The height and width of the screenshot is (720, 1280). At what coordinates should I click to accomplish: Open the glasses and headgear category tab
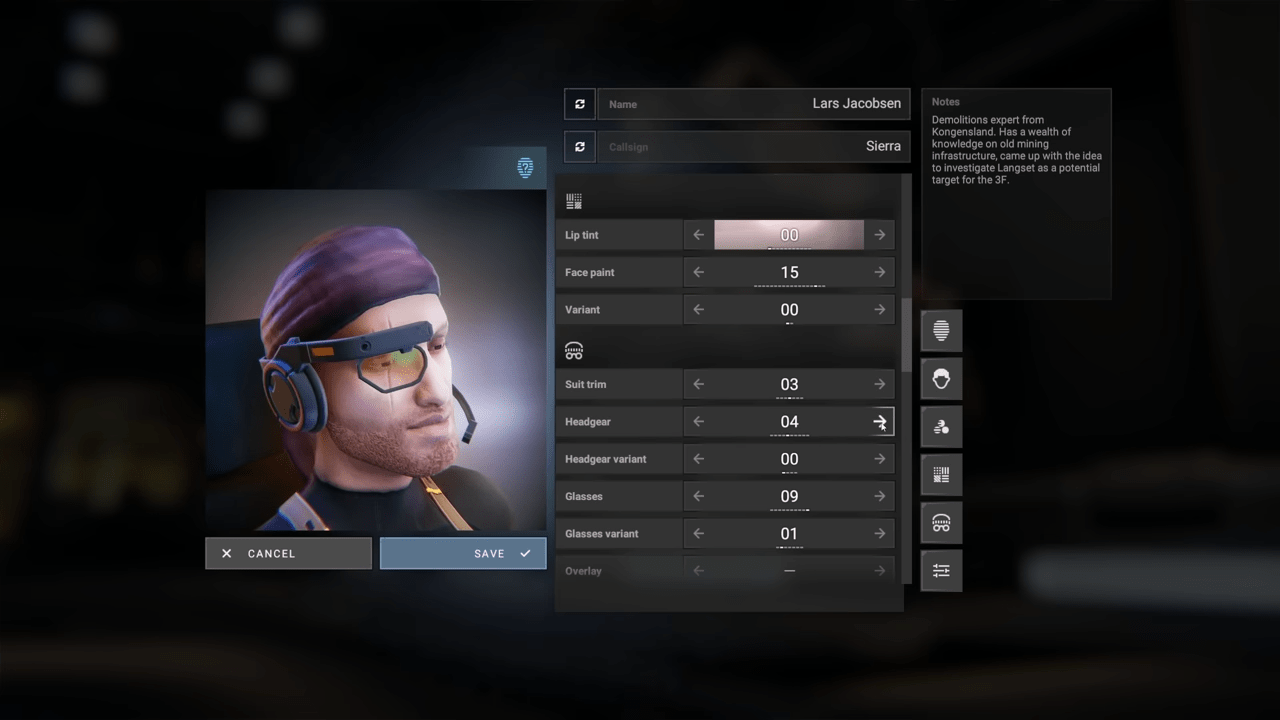[x=941, y=523]
